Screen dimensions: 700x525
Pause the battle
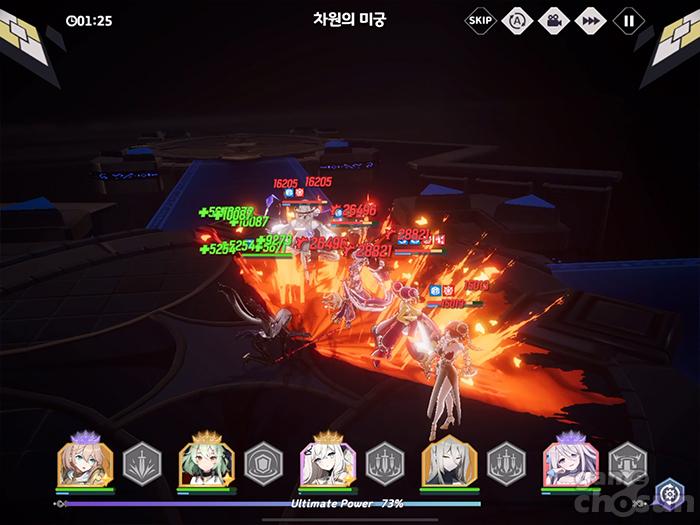coord(628,19)
